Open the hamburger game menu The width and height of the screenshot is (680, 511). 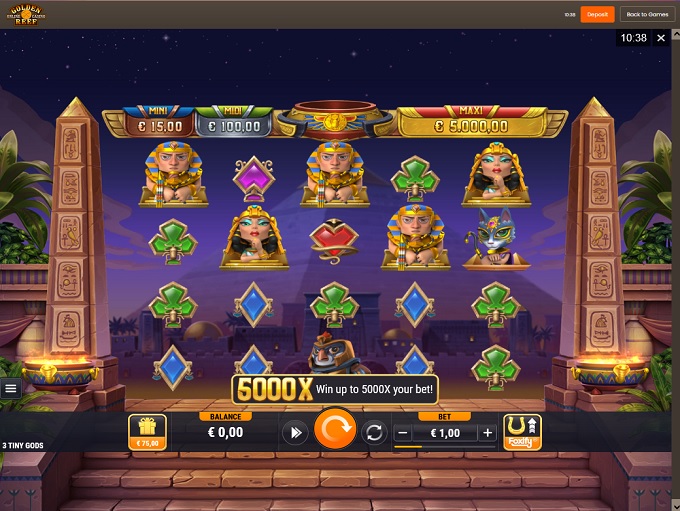[10, 388]
